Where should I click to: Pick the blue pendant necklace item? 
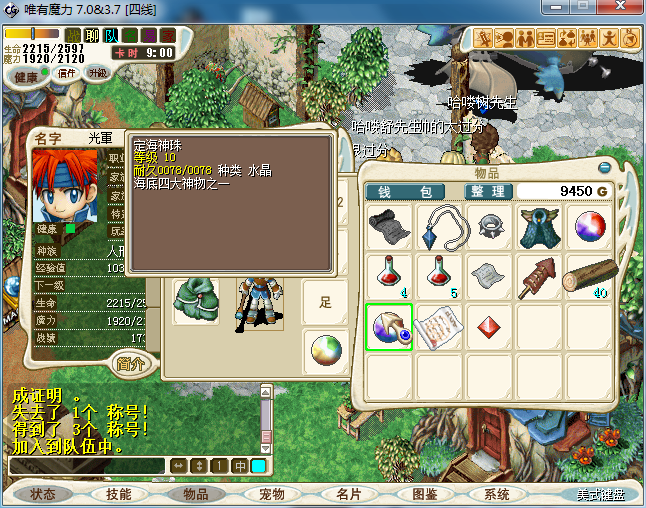tap(438, 225)
